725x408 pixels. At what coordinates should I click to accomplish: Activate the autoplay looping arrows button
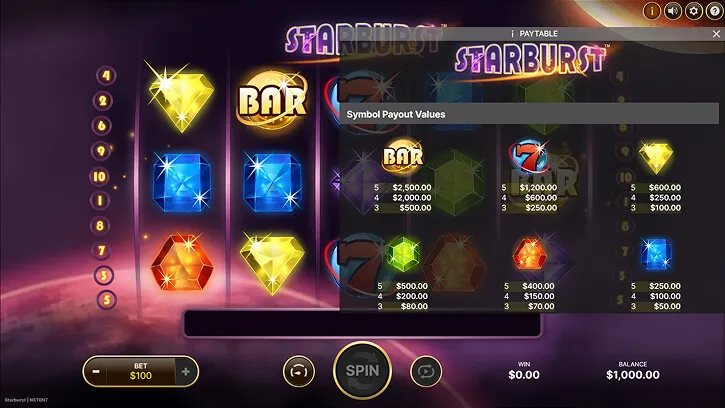[426, 371]
